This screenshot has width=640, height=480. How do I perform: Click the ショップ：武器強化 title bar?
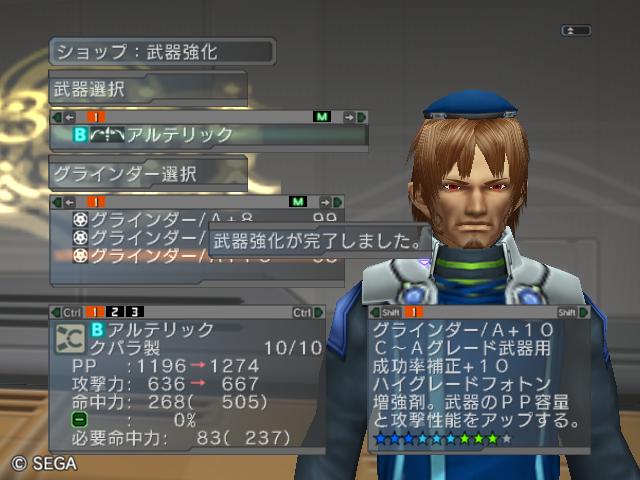click(x=162, y=51)
